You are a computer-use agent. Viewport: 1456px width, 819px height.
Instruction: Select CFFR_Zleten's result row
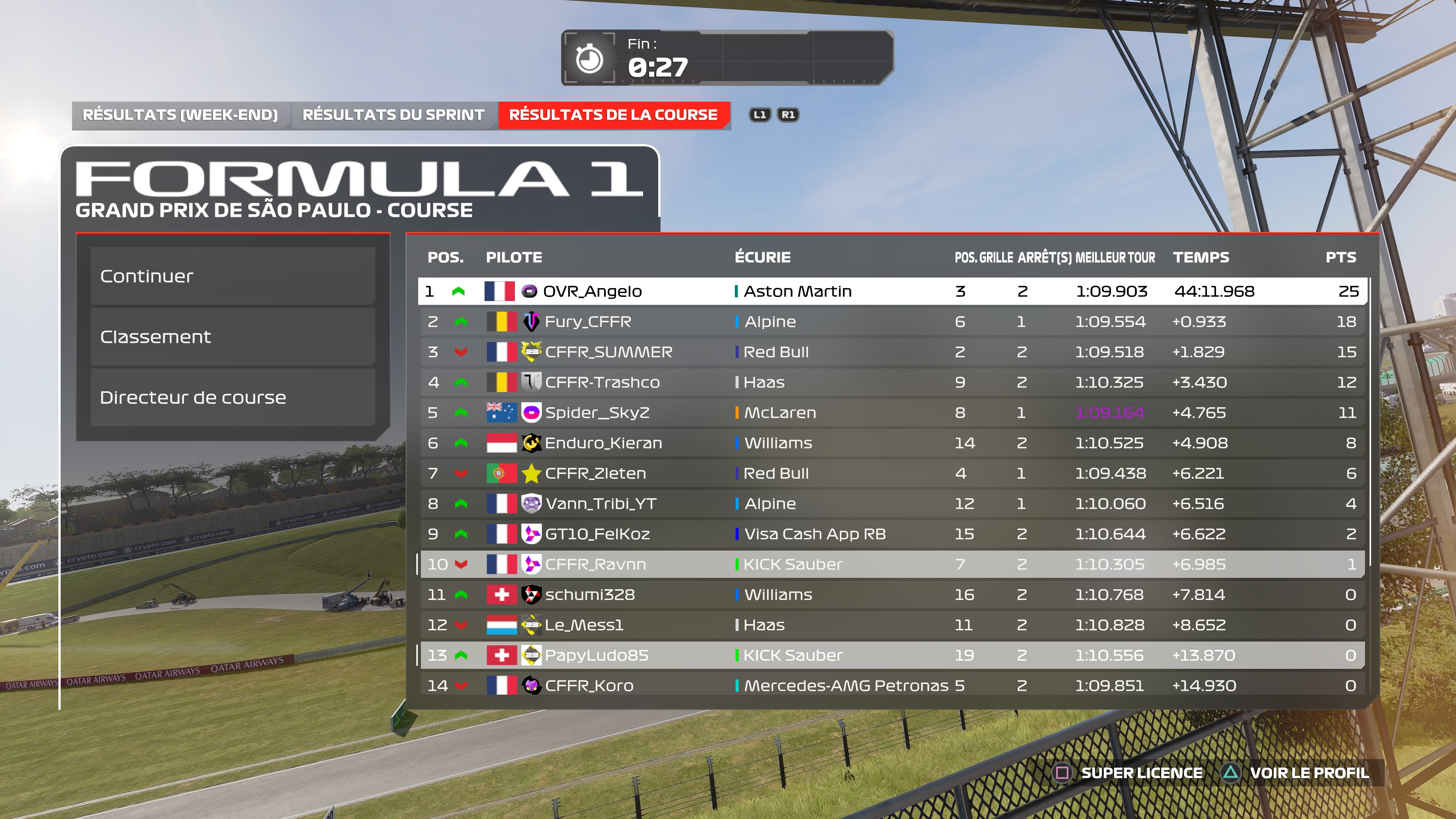(x=891, y=474)
